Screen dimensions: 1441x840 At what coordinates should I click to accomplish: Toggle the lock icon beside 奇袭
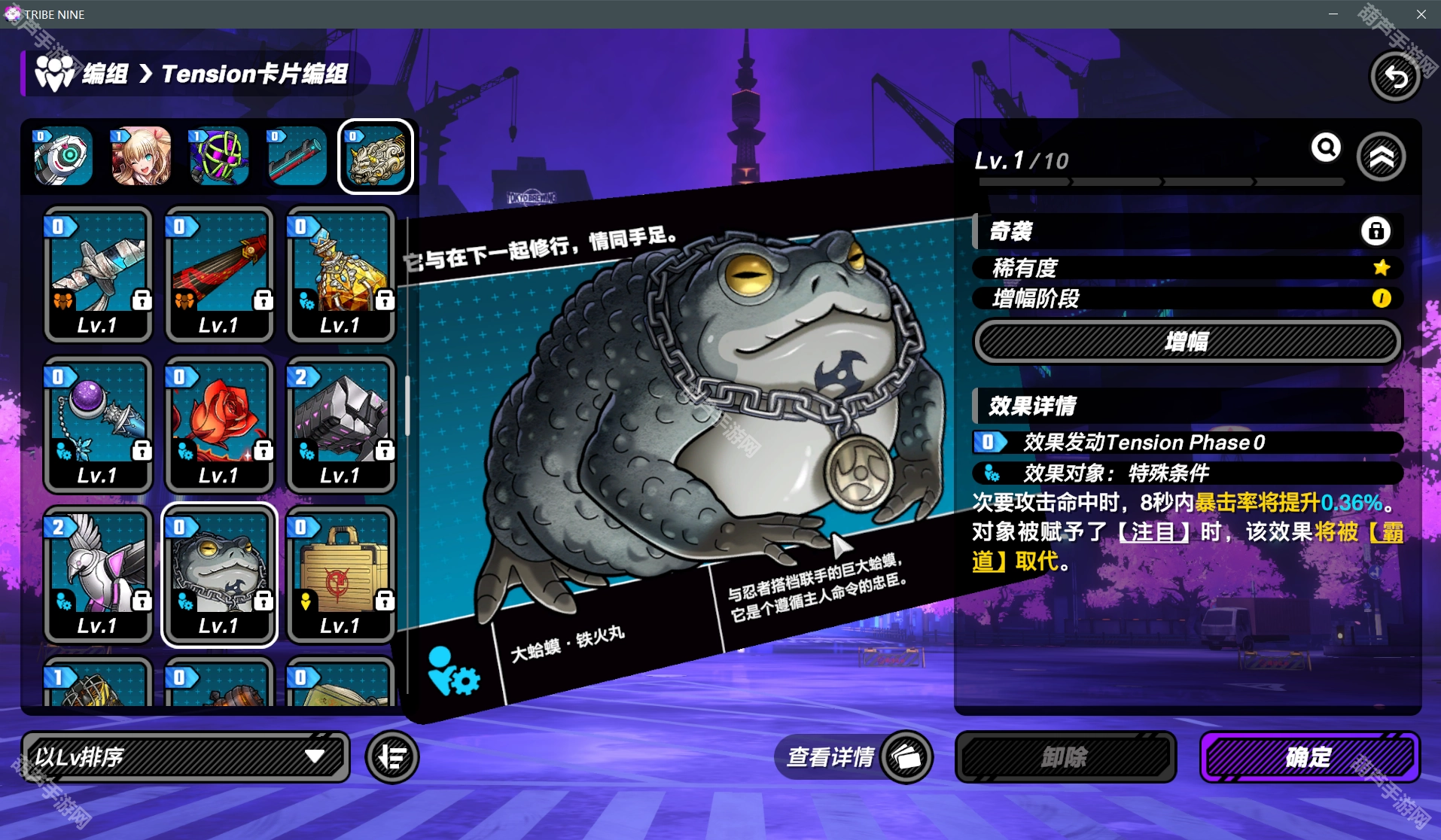click(x=1375, y=231)
